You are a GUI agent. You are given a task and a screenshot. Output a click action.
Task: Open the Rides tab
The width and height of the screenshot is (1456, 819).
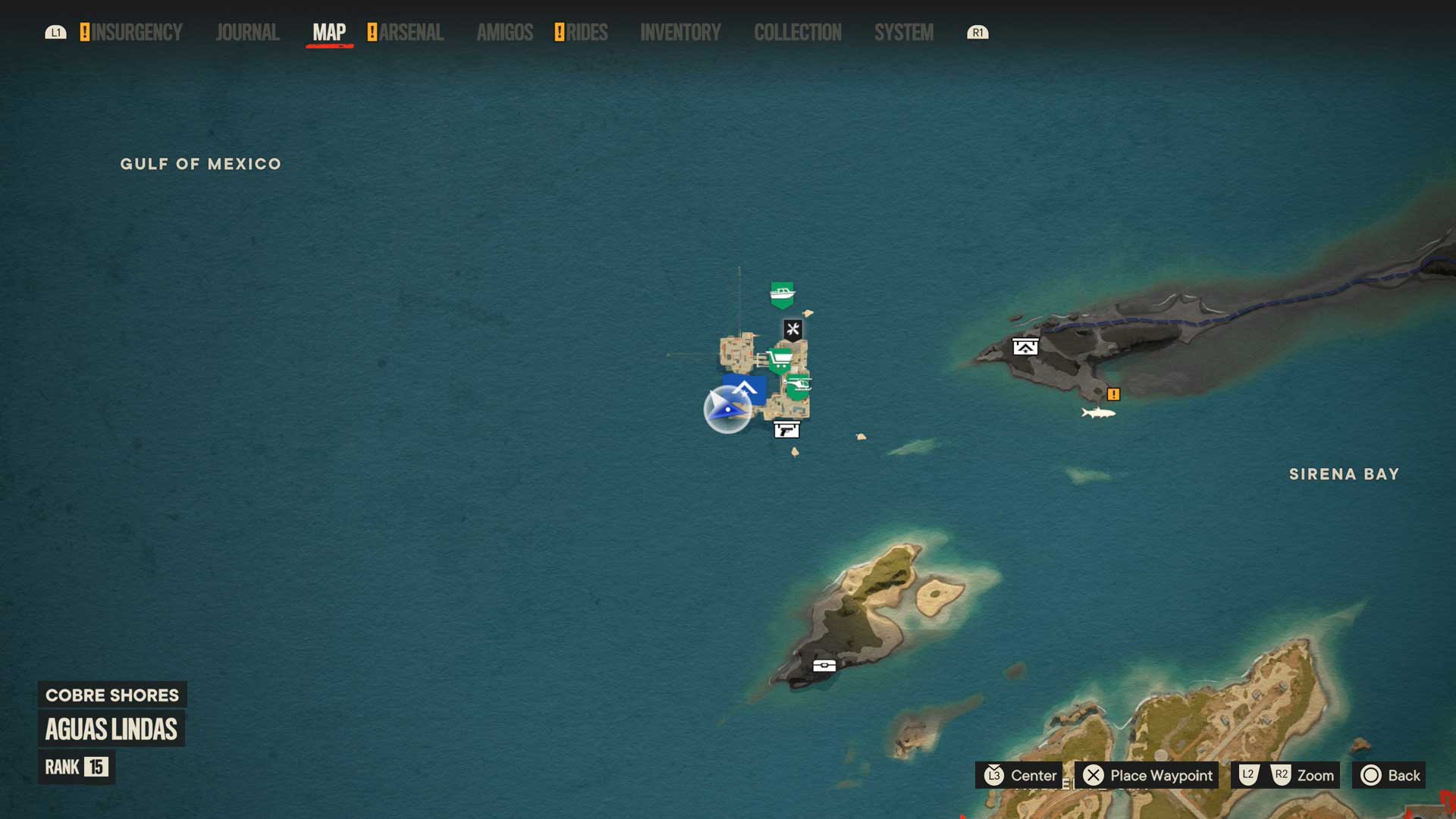pyautogui.click(x=586, y=33)
